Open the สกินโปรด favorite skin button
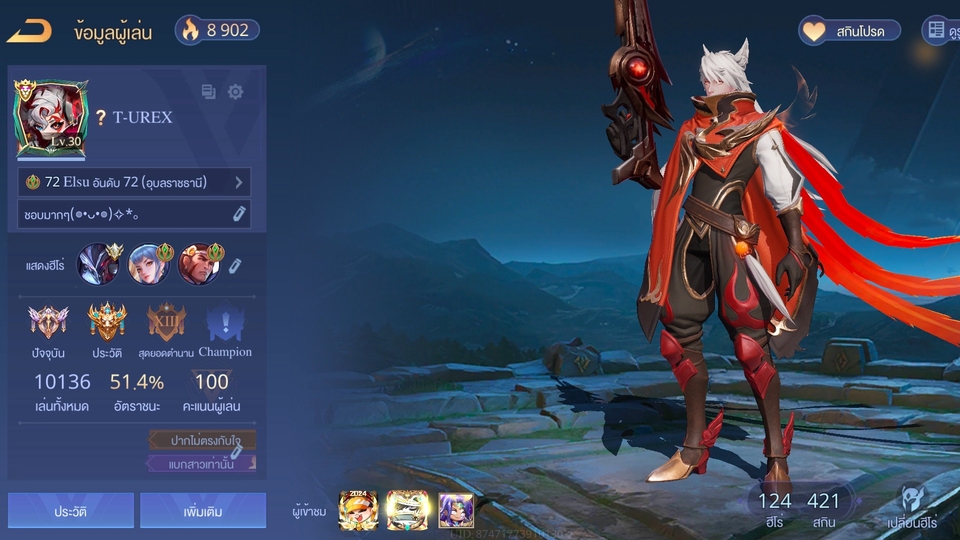This screenshot has width=960, height=540. (x=849, y=31)
